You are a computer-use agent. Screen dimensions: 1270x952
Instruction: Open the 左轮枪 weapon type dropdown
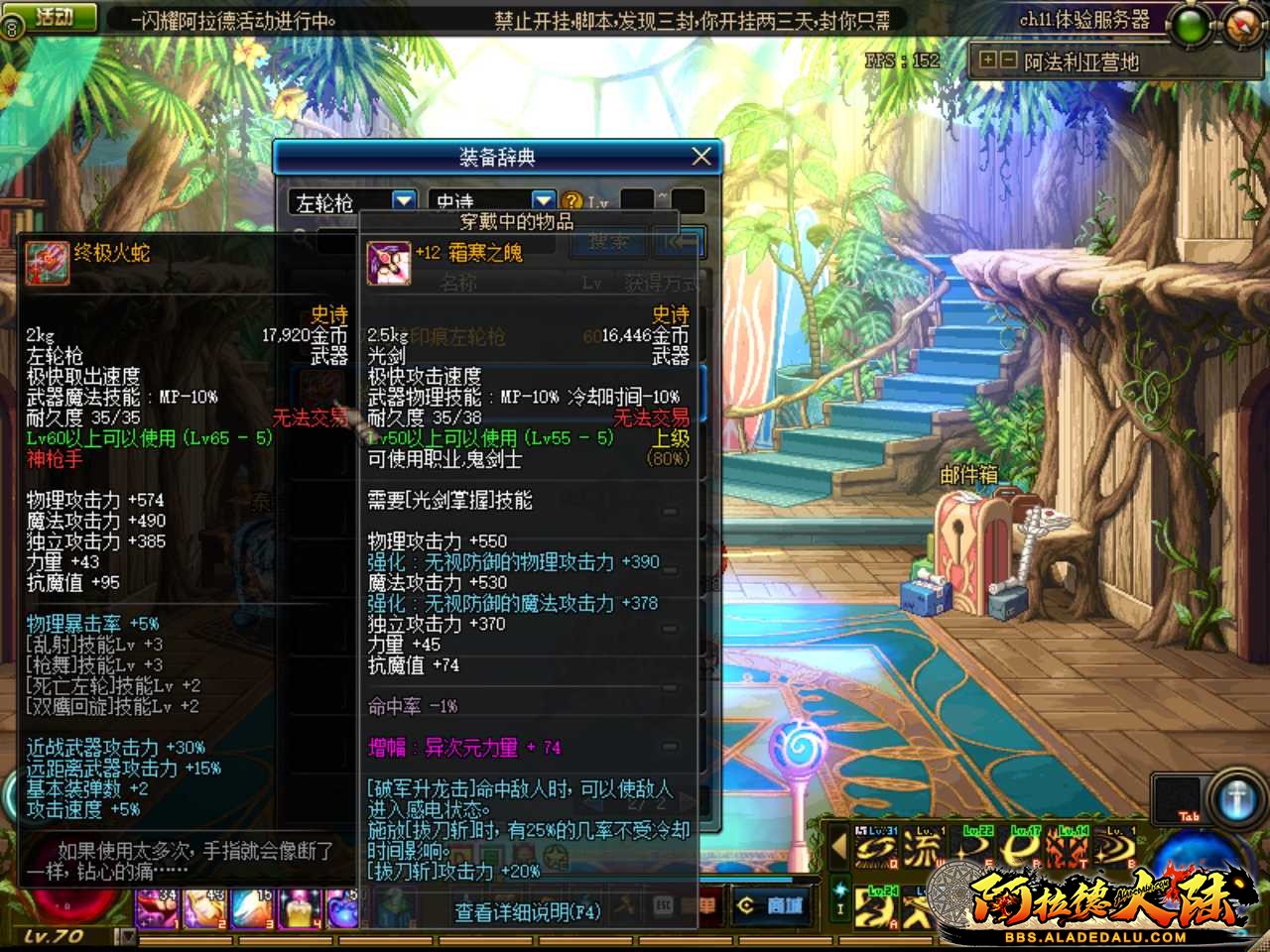[x=404, y=201]
